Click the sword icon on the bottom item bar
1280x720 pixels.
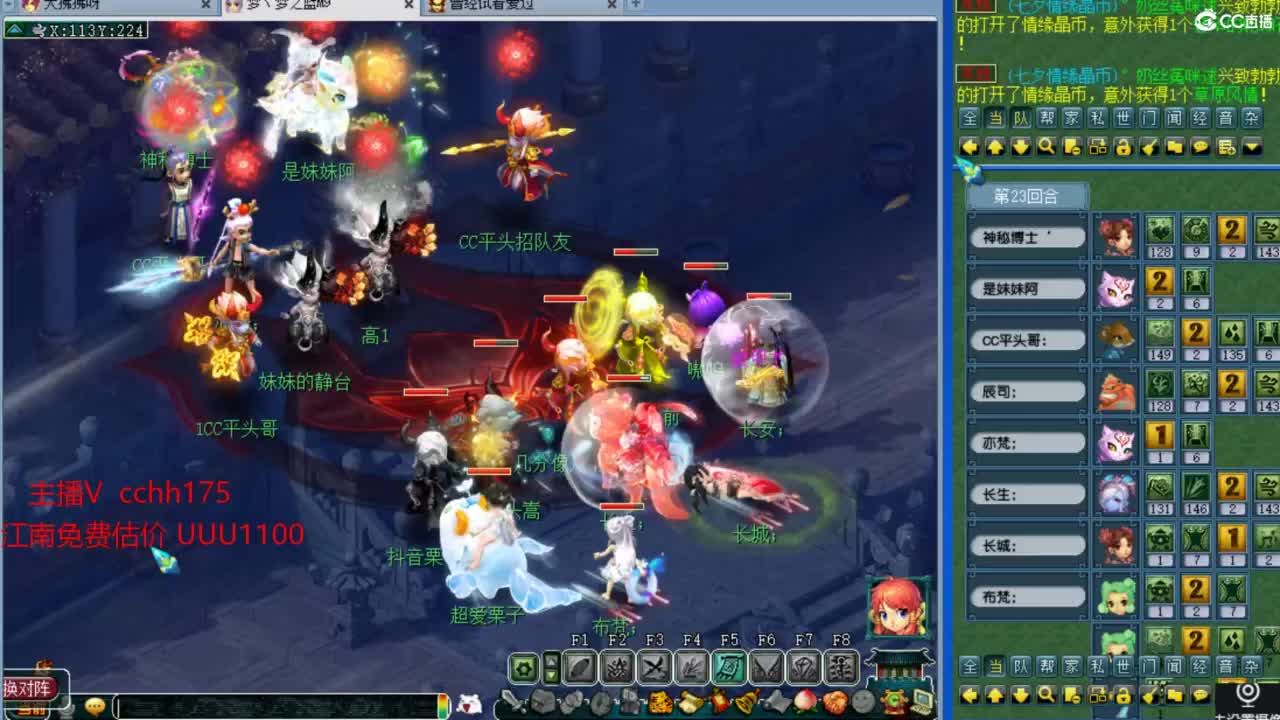513,701
